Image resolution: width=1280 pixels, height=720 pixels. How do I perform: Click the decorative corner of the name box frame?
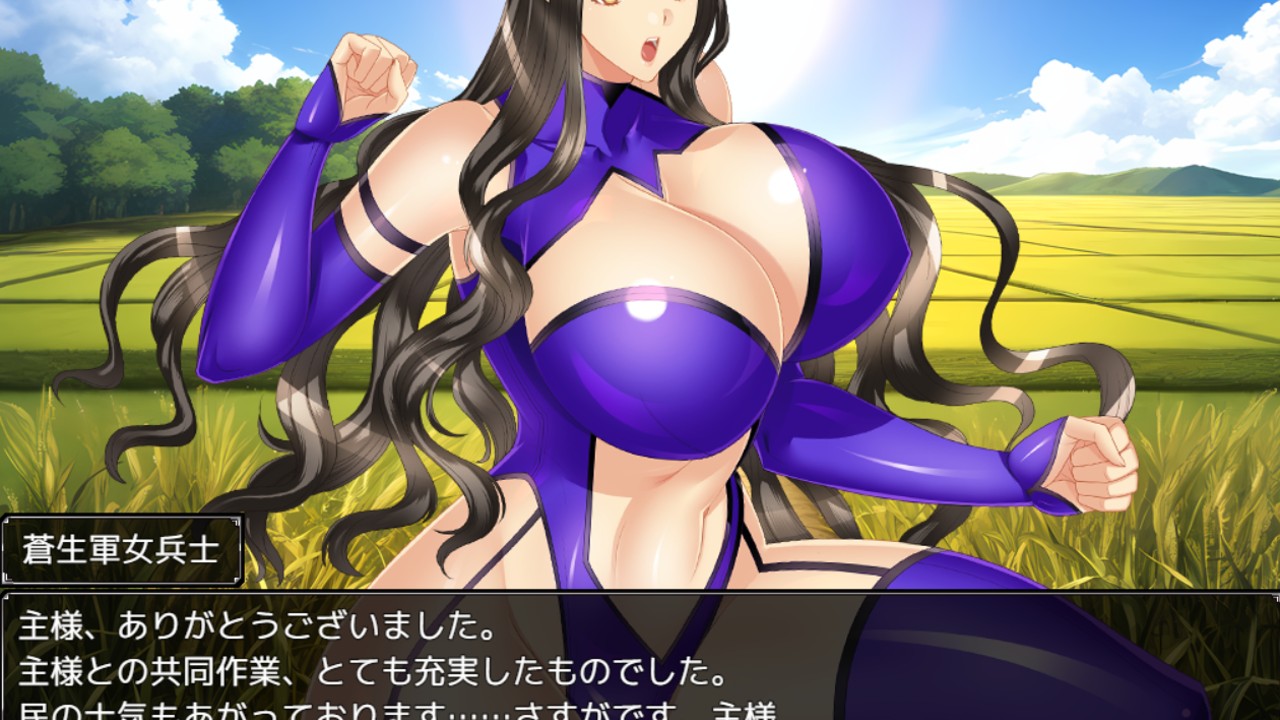10,520
